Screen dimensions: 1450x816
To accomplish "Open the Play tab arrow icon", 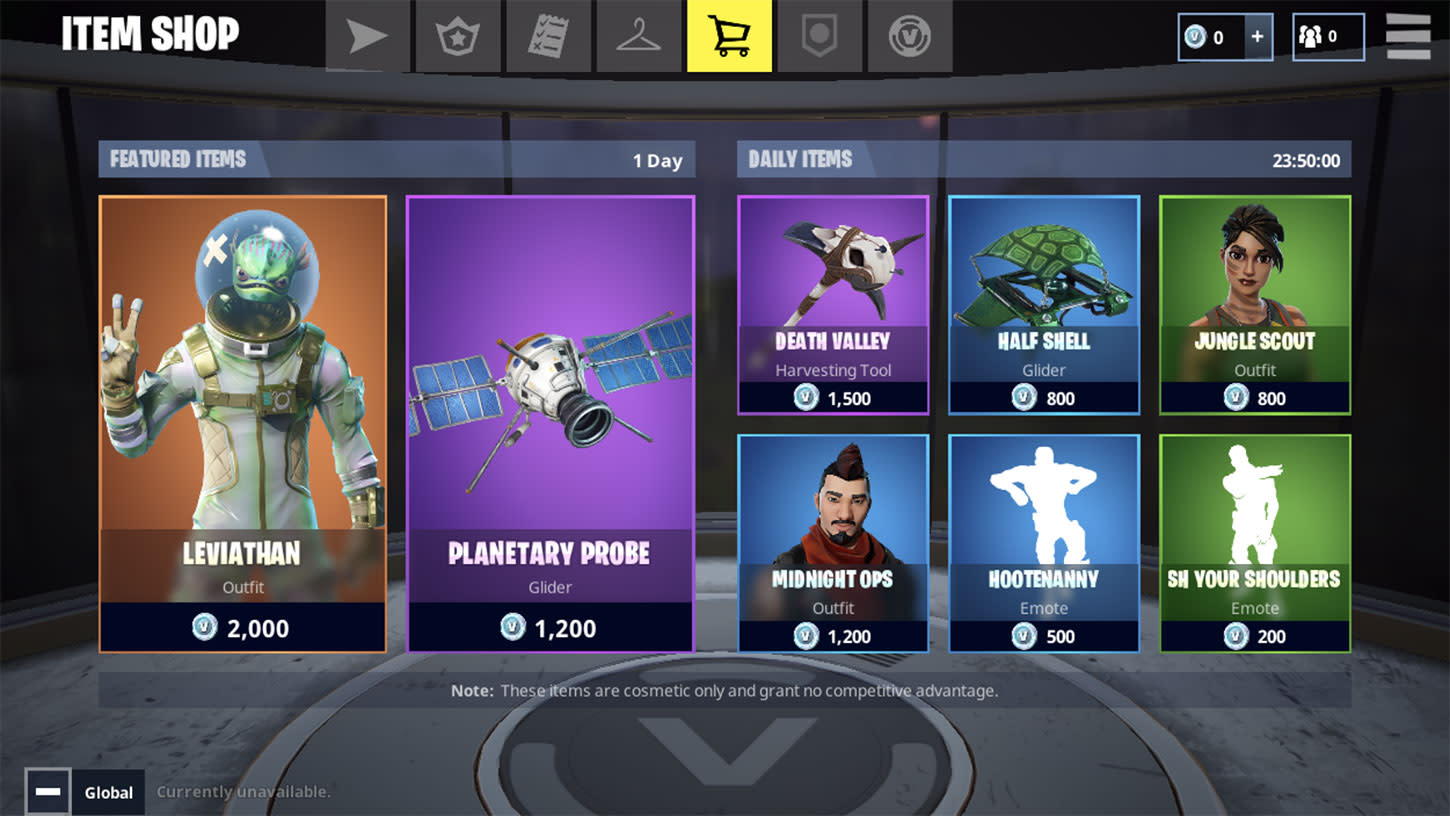I will (x=366, y=36).
